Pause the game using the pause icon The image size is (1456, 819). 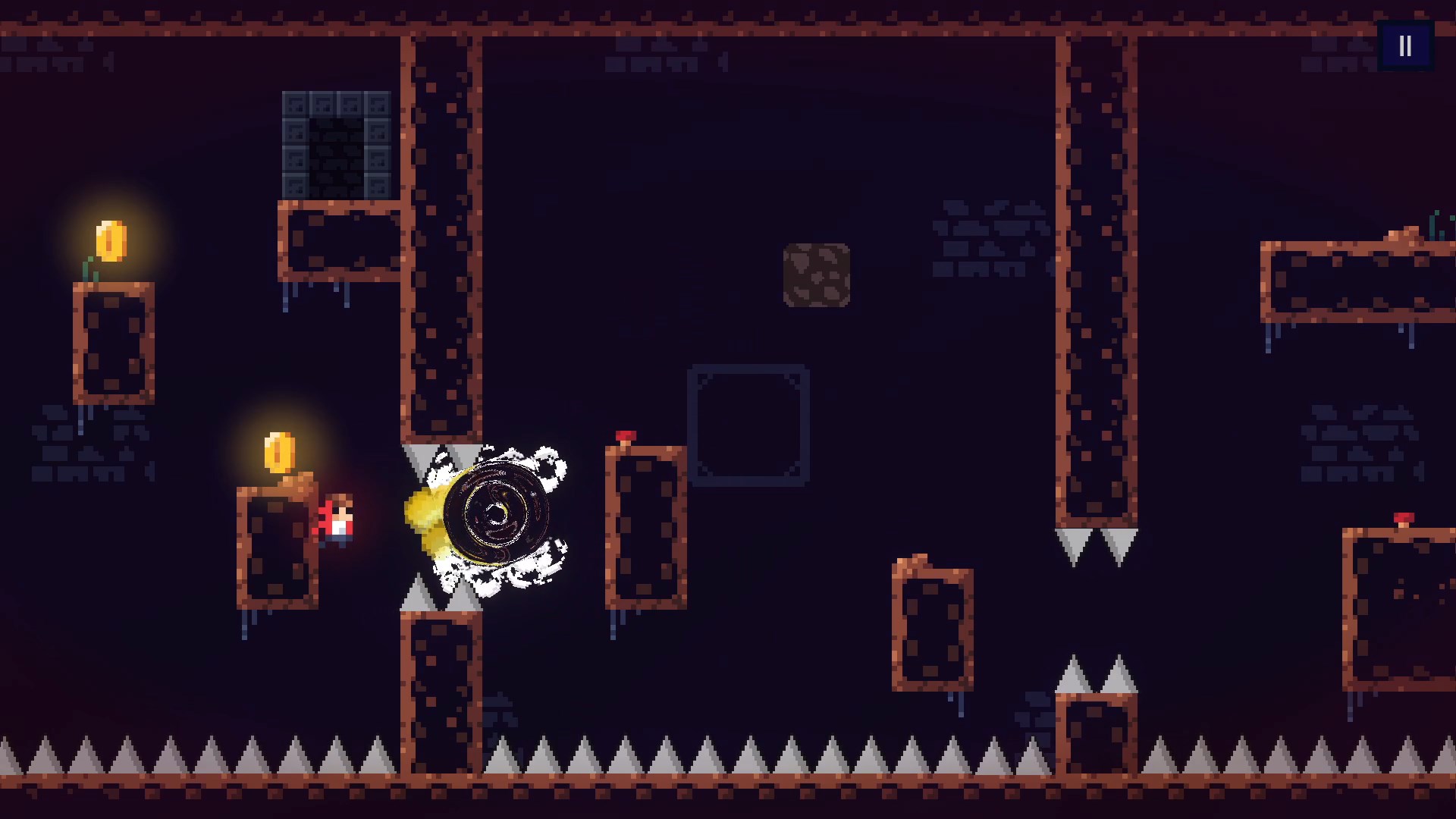tap(1405, 45)
